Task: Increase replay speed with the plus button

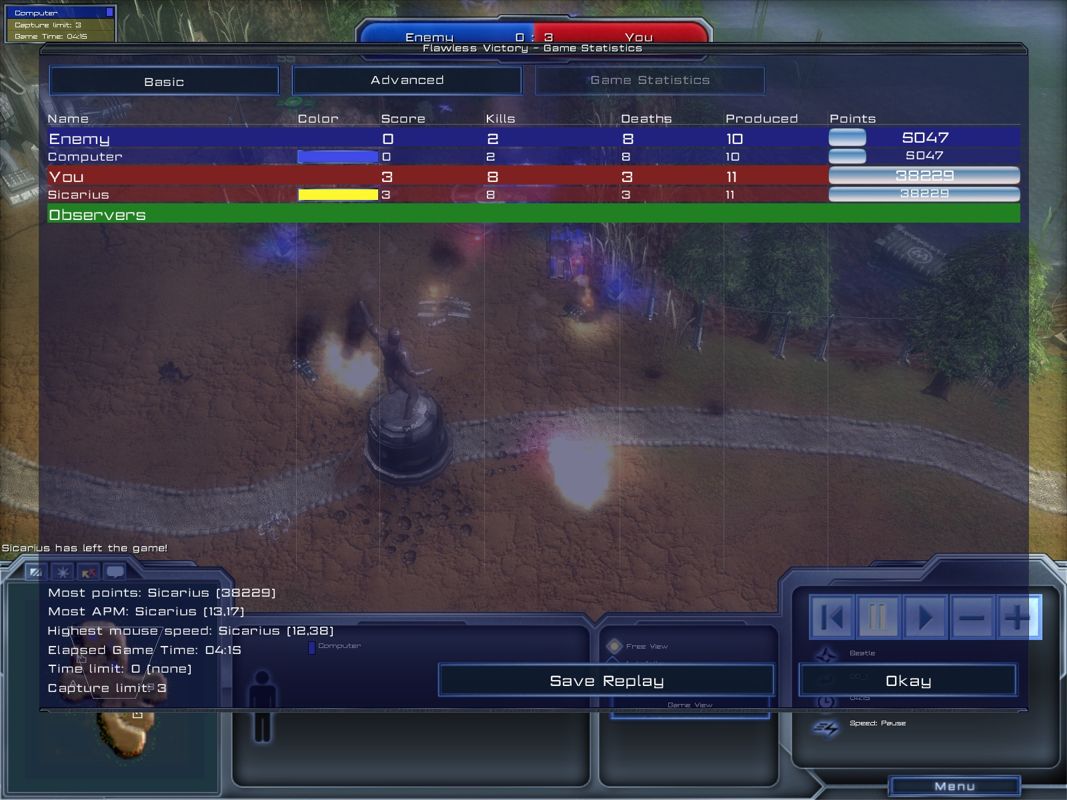Action: 1018,618
